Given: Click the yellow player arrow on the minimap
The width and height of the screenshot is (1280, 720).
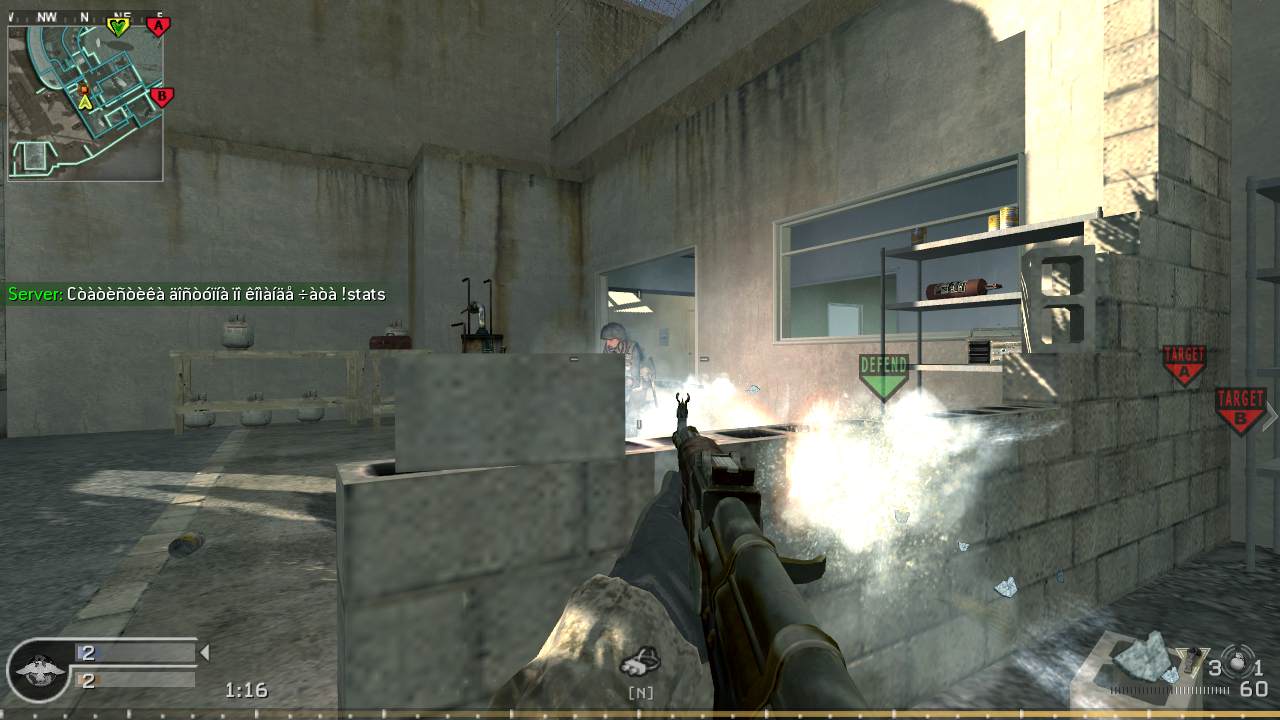Looking at the screenshot, I should click(85, 101).
